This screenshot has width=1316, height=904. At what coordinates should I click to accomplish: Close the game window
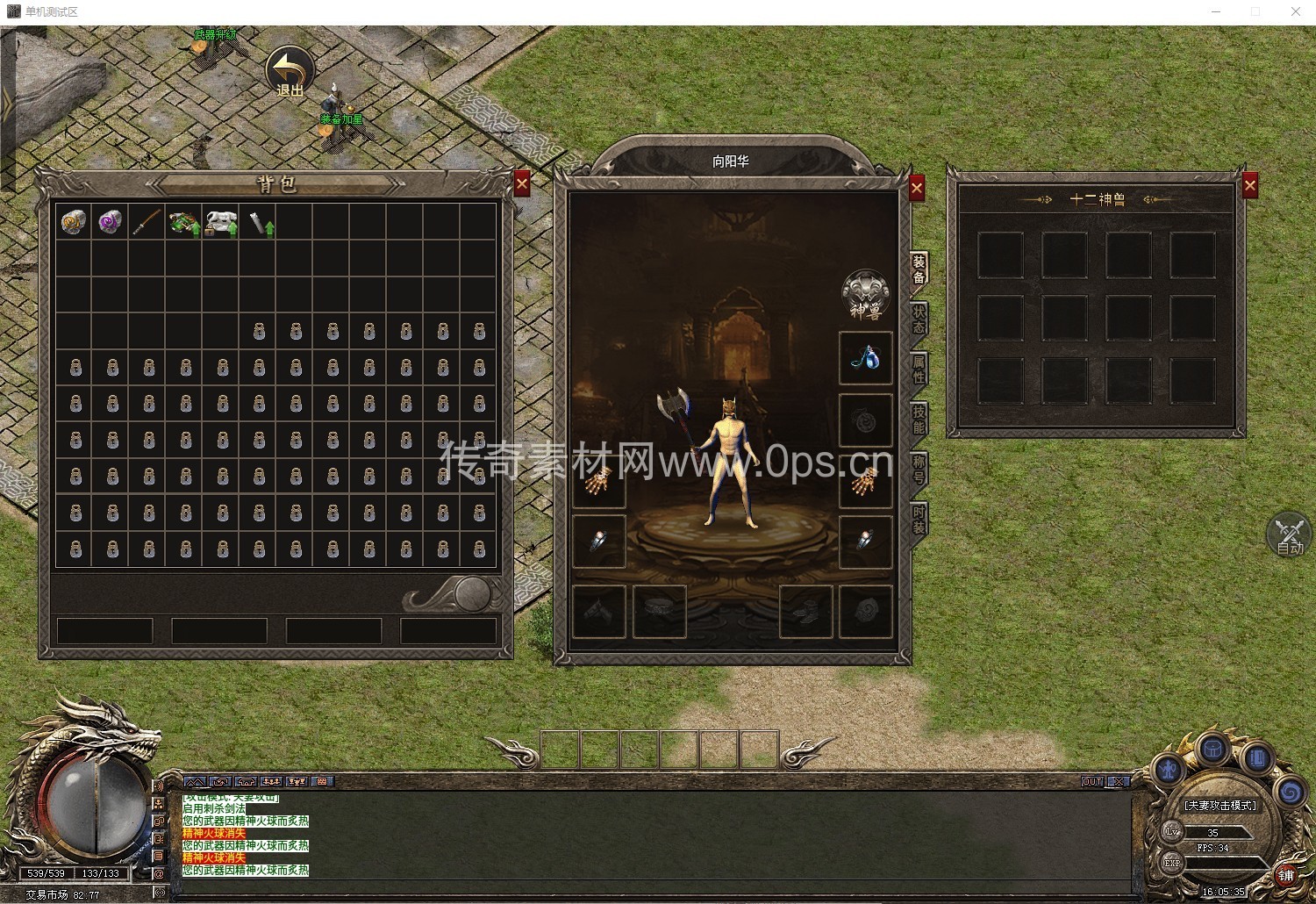click(x=1296, y=11)
